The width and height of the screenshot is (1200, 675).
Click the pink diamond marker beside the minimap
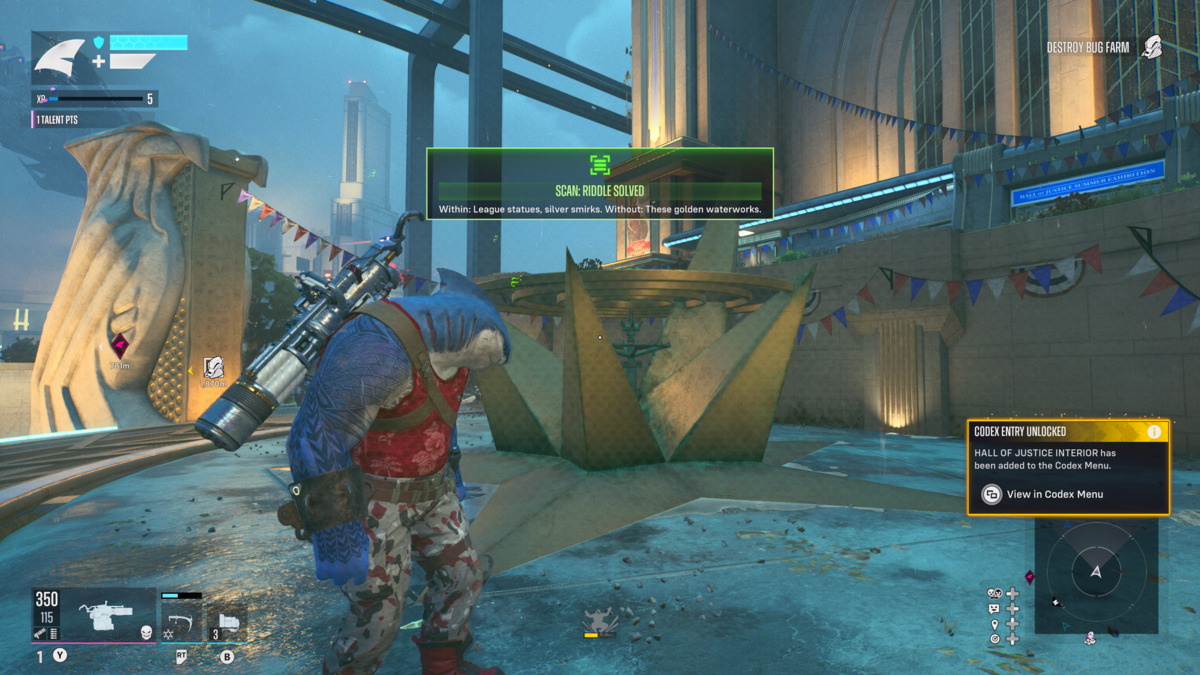[1029, 577]
